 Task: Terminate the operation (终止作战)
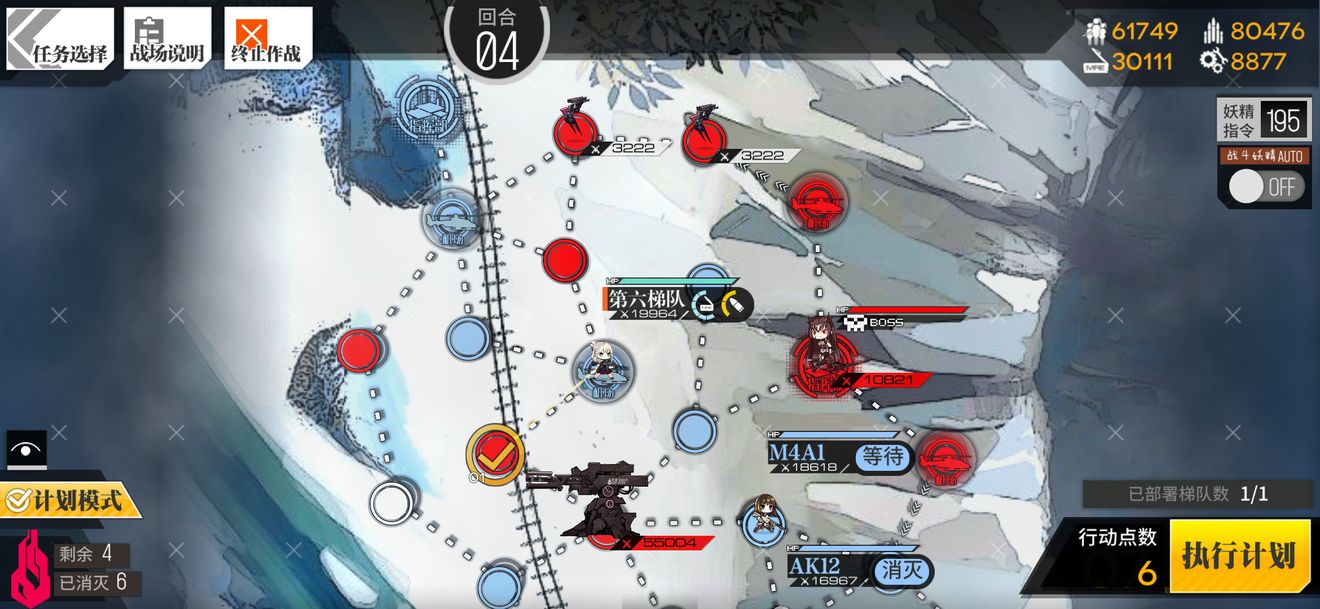267,40
